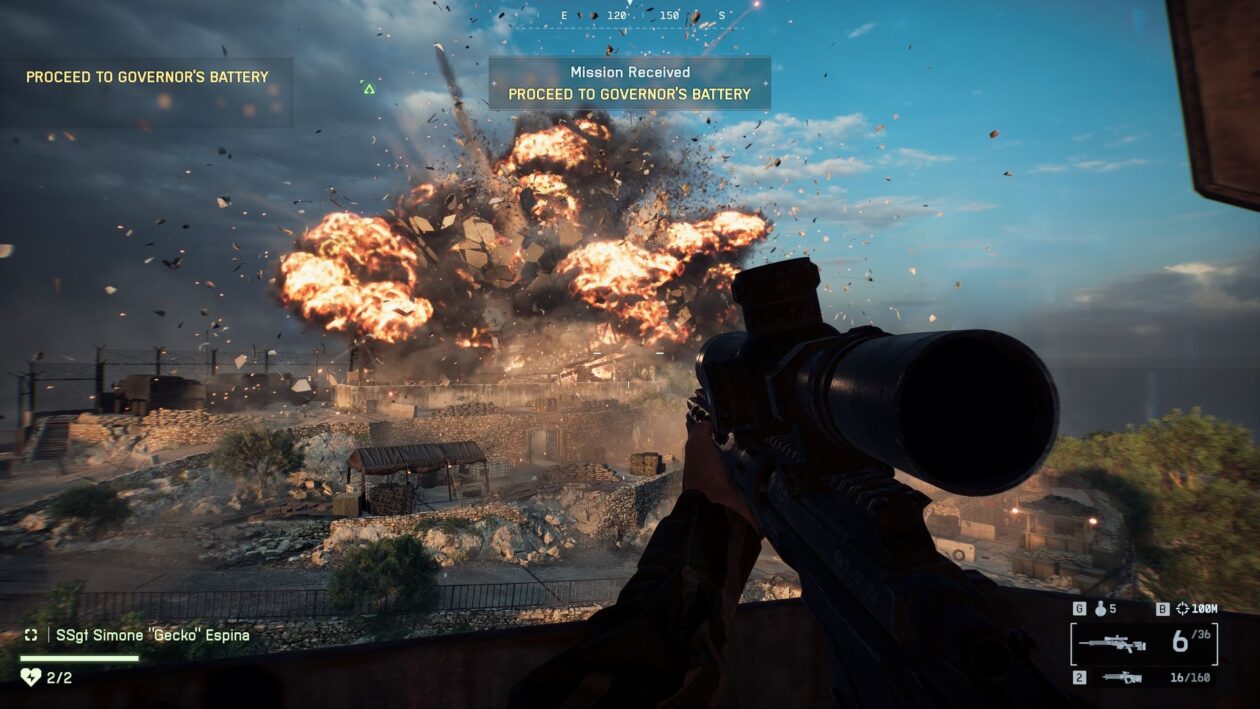Click the recon class icon beside Espina
This screenshot has height=709, width=1260.
point(31,635)
